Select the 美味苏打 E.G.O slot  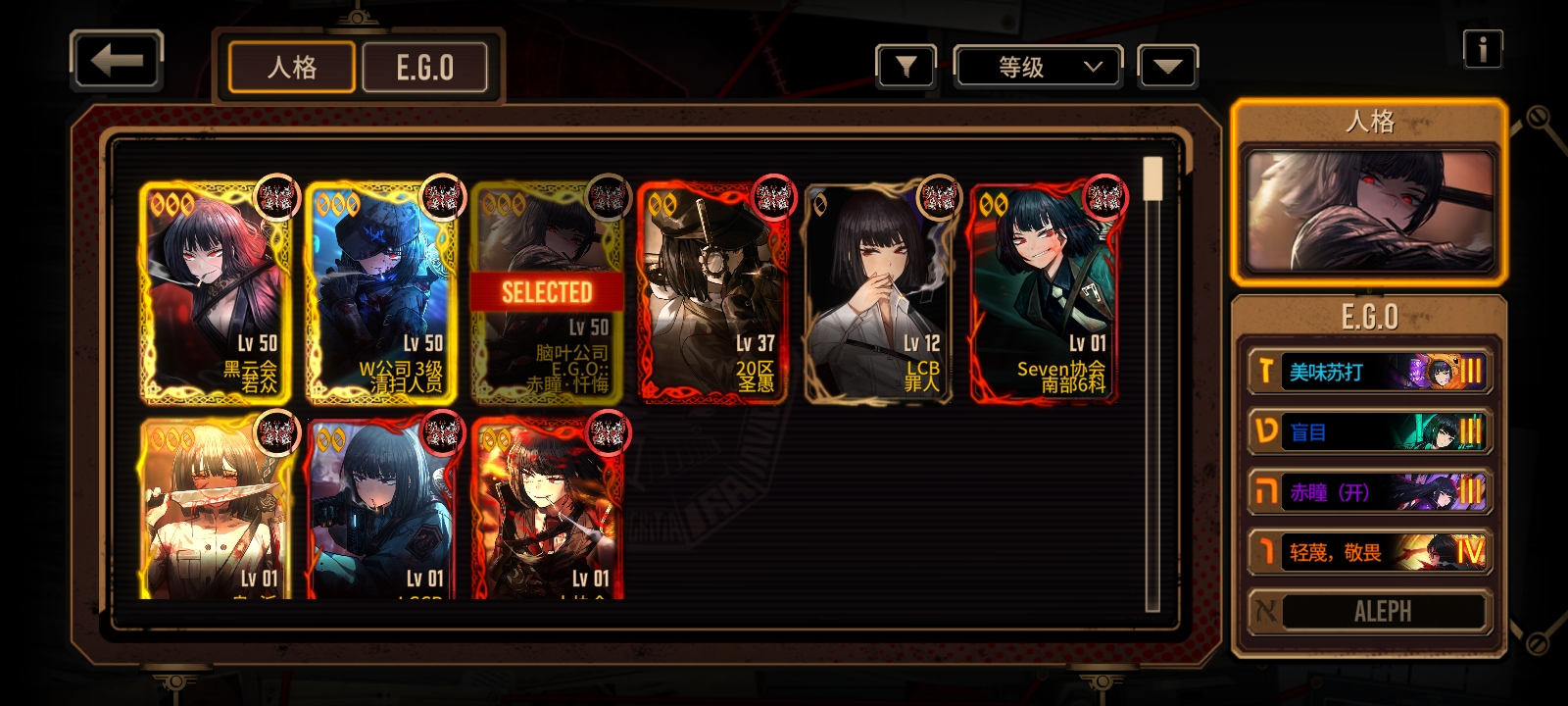click(1369, 372)
